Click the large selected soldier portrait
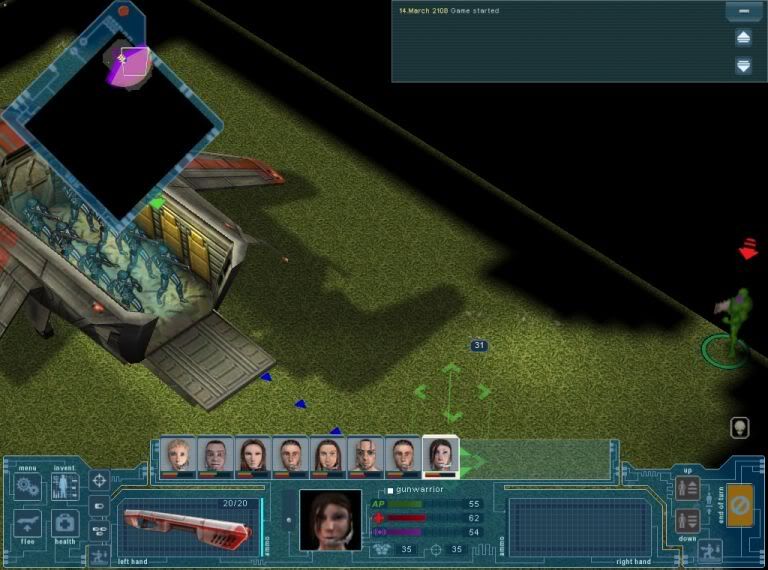 click(x=330, y=519)
